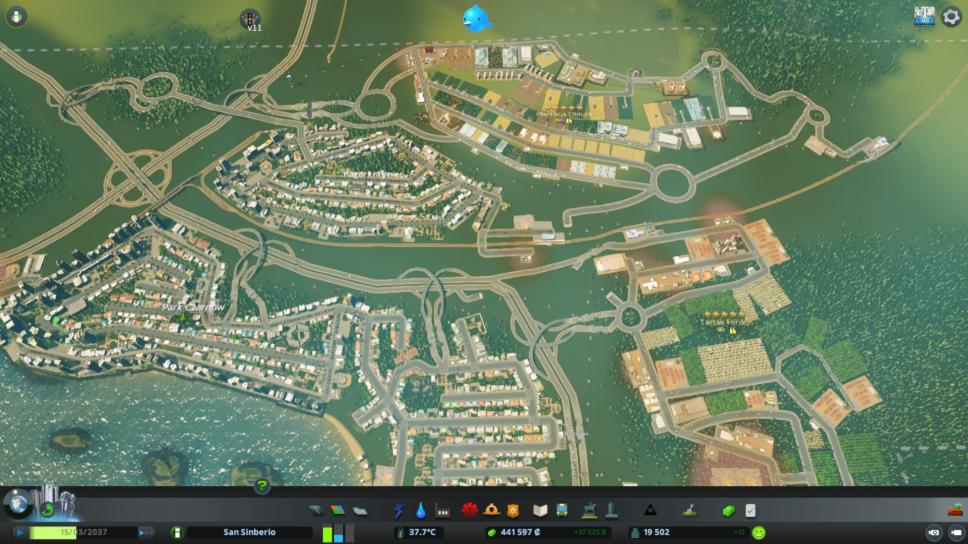This screenshot has width=968, height=544.
Task: Open the City Policies checklist
Action: [x=750, y=510]
